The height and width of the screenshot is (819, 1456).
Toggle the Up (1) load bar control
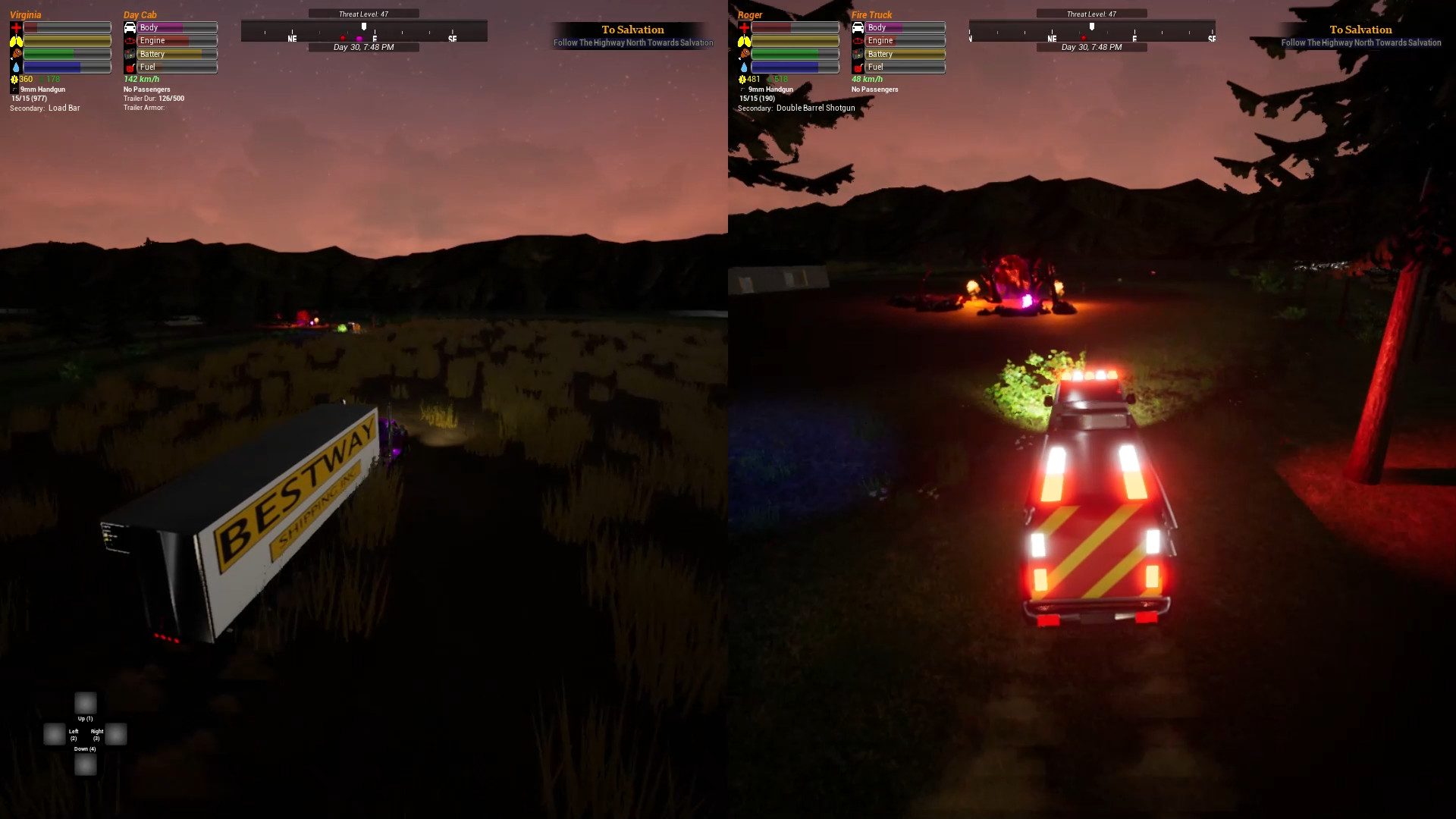tap(85, 702)
